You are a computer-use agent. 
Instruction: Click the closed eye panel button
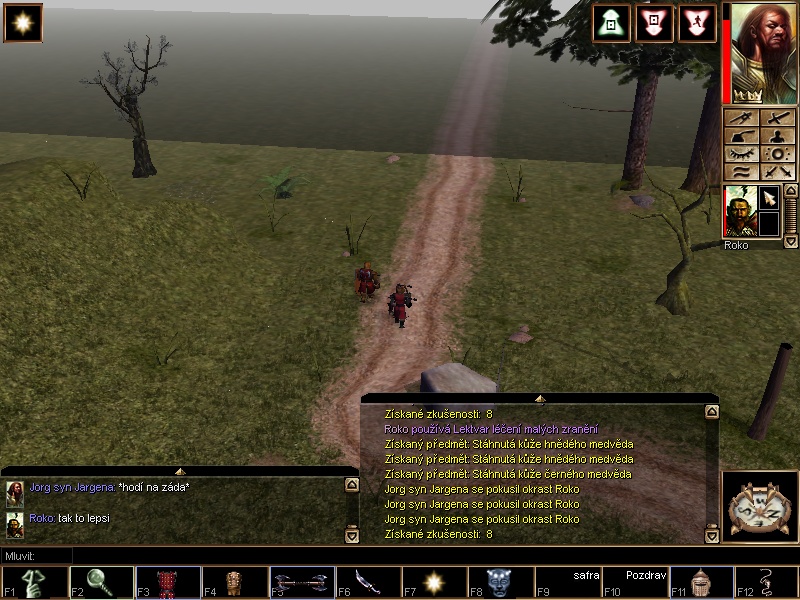(x=741, y=154)
